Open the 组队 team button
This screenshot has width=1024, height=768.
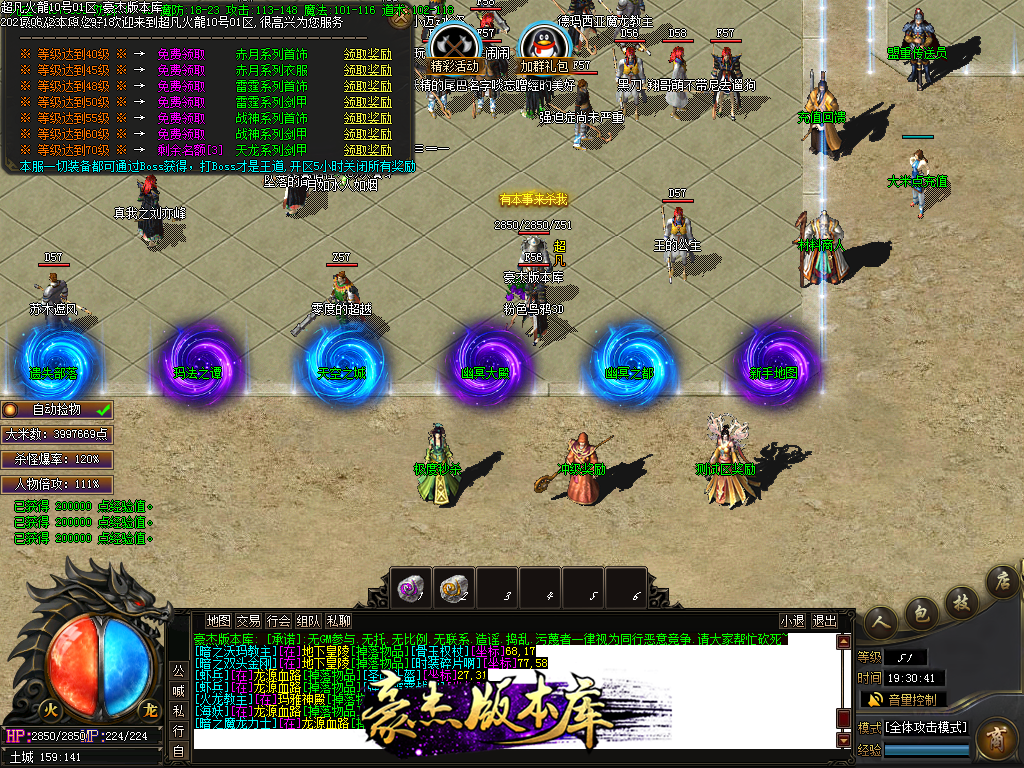tap(309, 621)
